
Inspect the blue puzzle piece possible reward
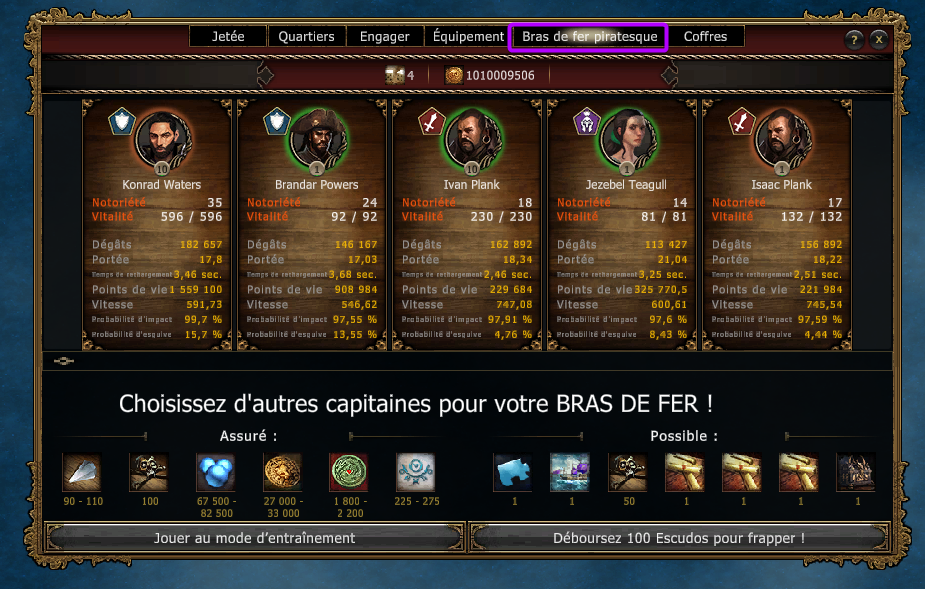click(513, 472)
